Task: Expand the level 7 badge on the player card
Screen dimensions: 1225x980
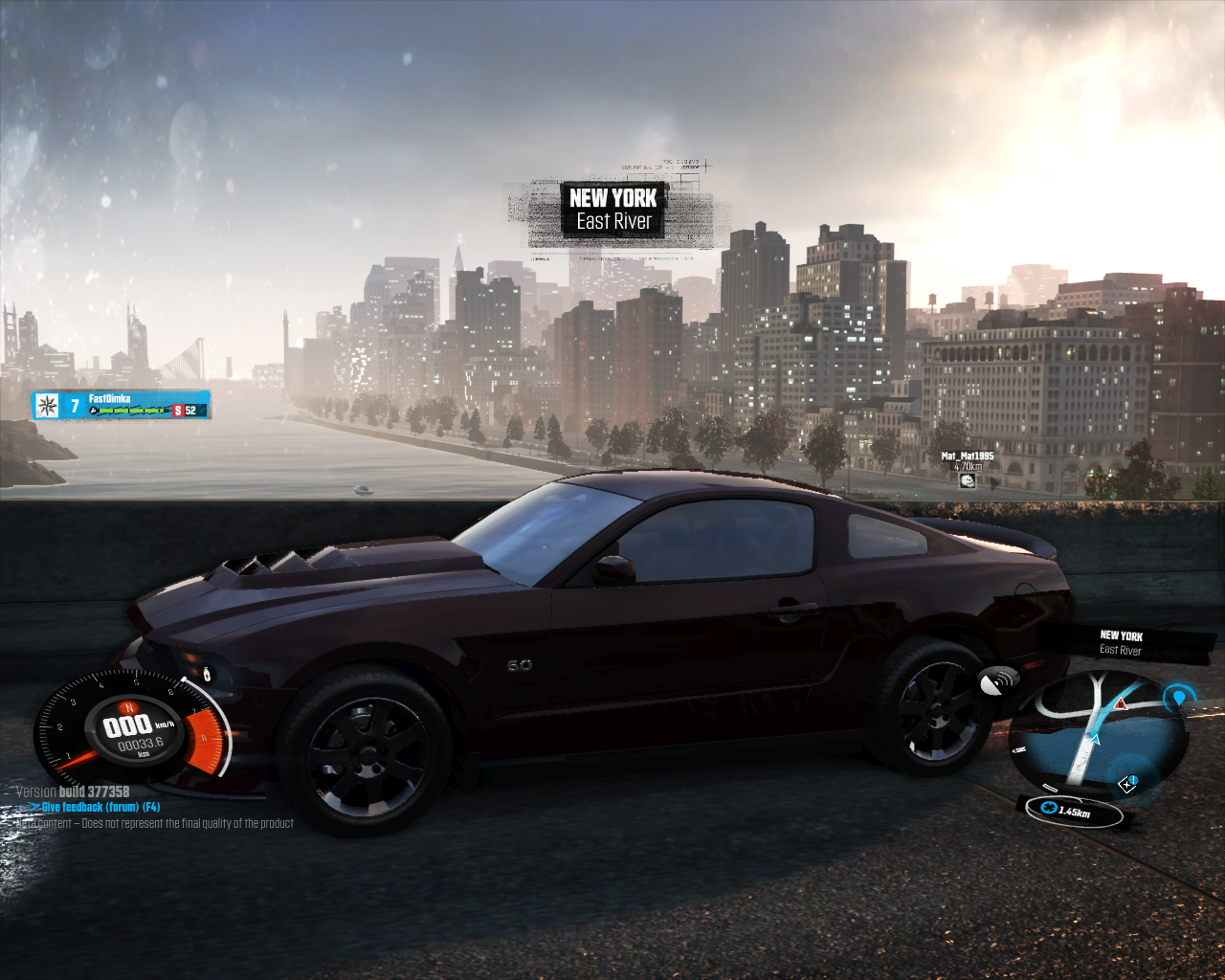Action: tap(74, 405)
